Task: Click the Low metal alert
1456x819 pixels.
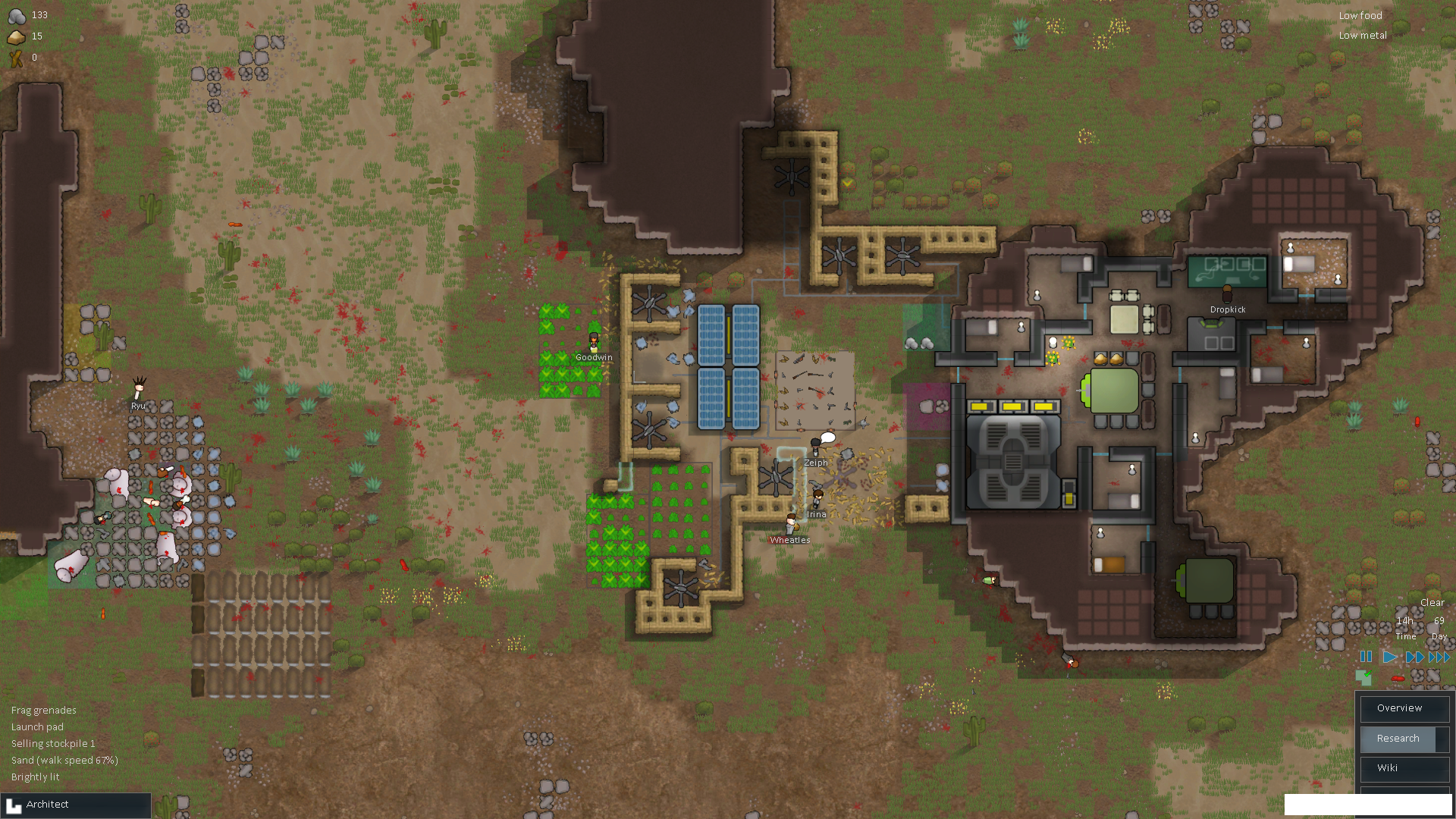Action: coord(1363,35)
